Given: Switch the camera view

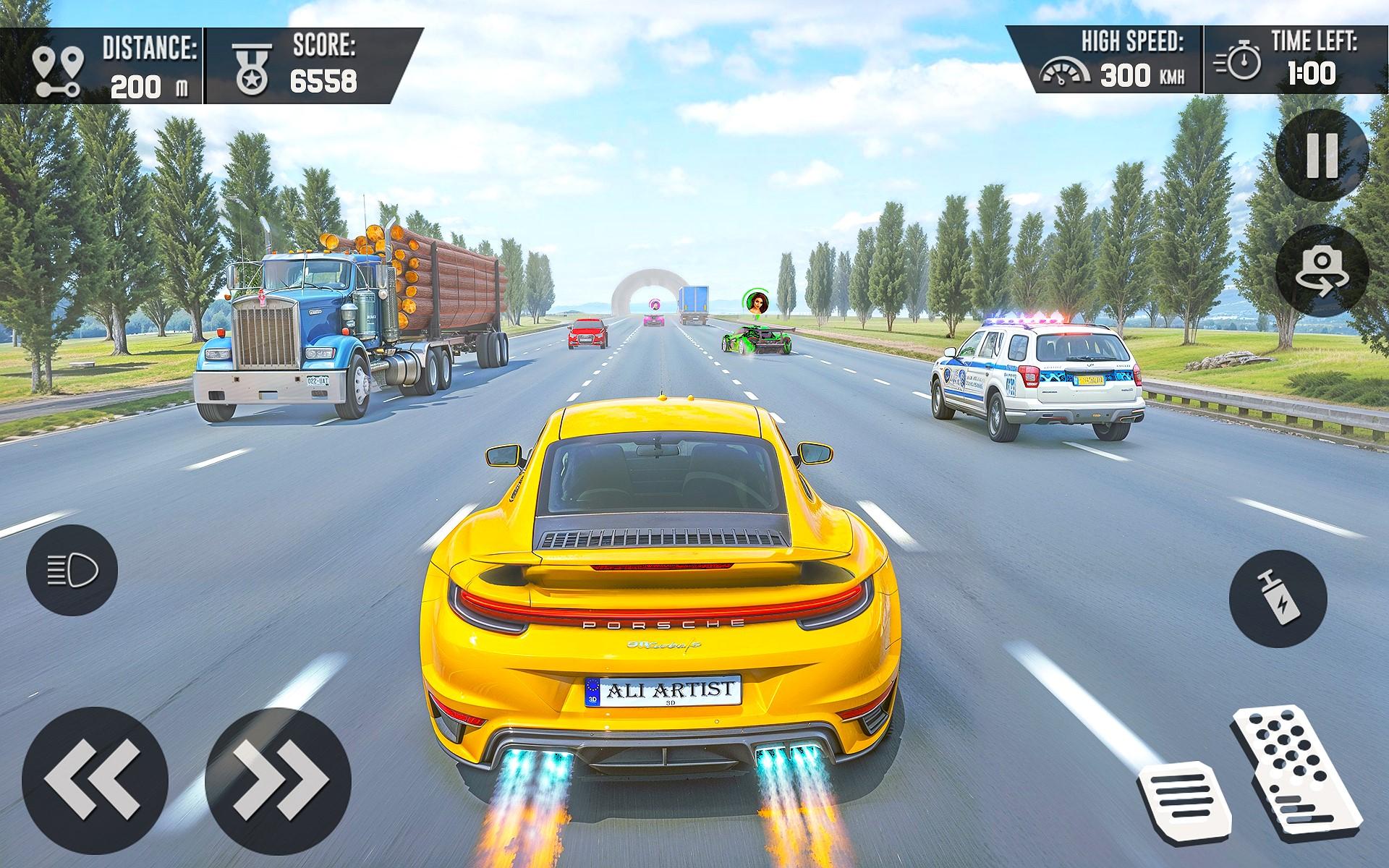Looking at the screenshot, I should (x=1322, y=271).
